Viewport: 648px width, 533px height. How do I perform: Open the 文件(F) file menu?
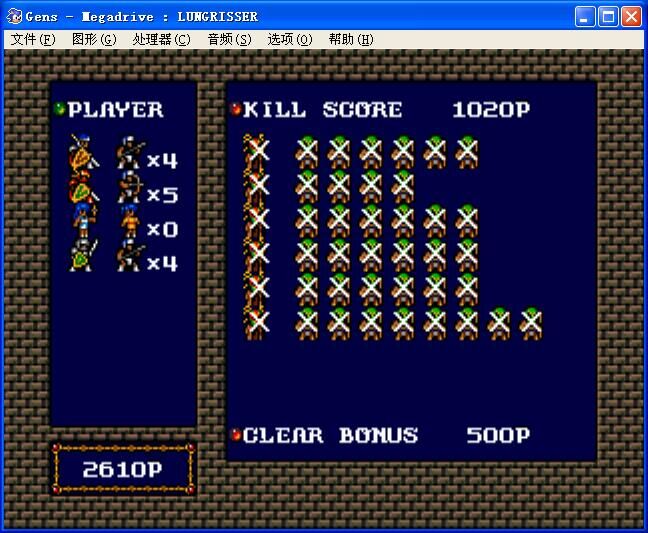click(32, 39)
